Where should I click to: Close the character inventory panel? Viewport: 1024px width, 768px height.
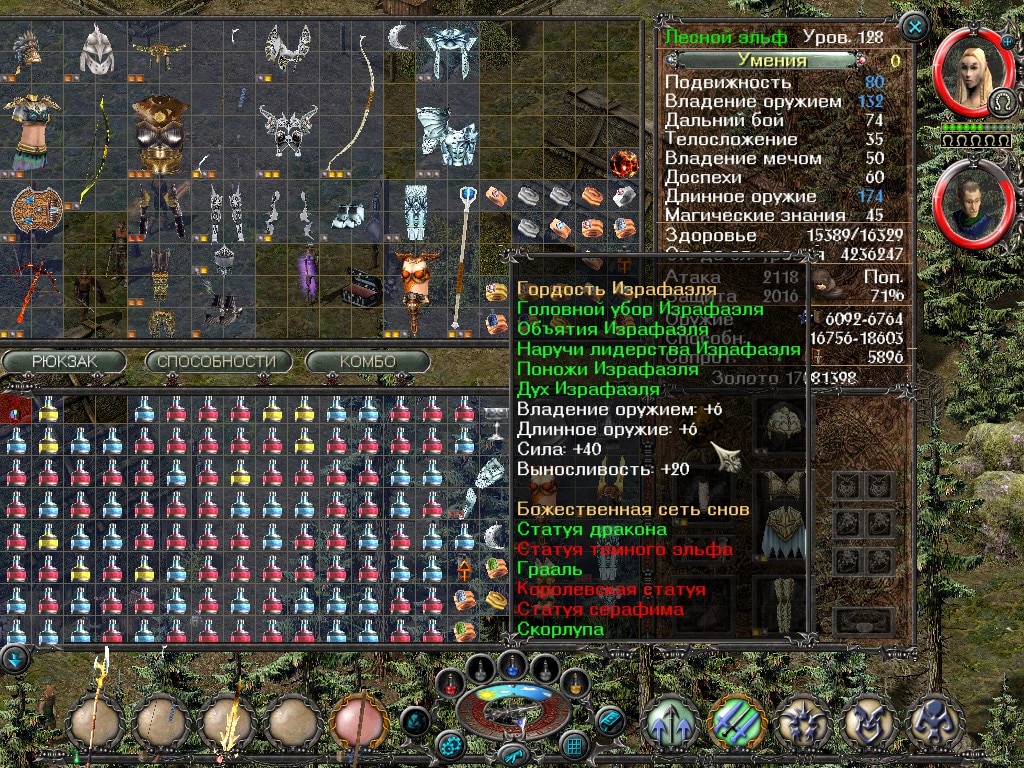tap(915, 25)
